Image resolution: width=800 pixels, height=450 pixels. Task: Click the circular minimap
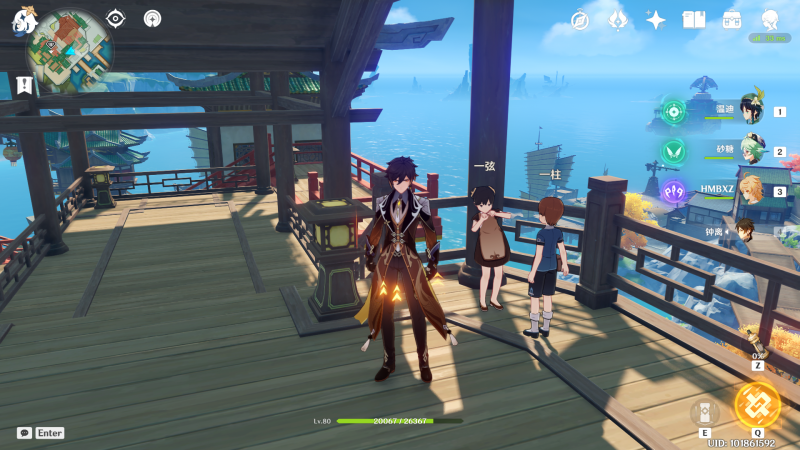tap(68, 45)
